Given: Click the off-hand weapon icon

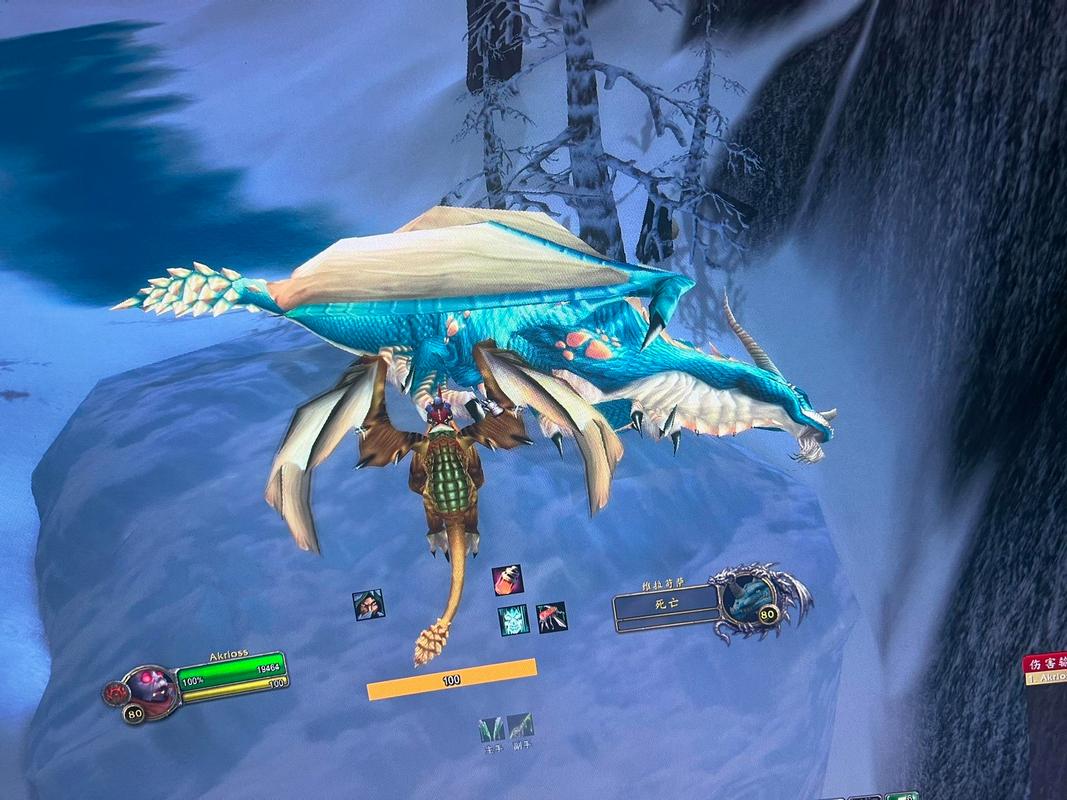Looking at the screenshot, I should tap(520, 726).
